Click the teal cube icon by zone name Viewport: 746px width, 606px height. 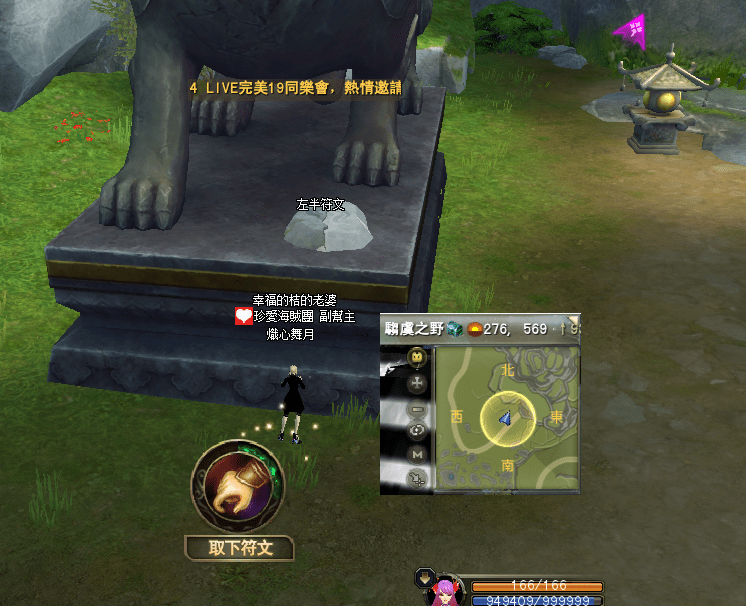tap(455, 328)
